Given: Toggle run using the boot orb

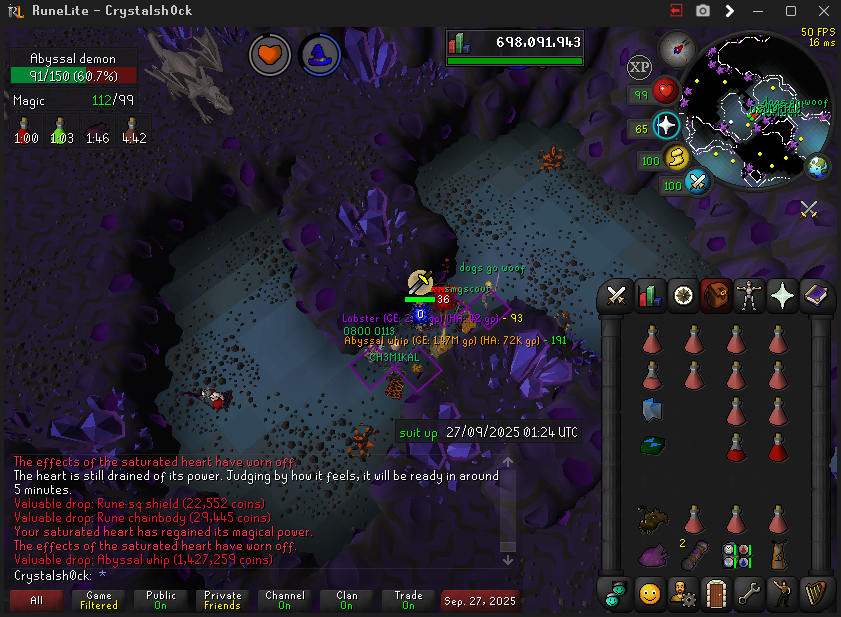Looking at the screenshot, I should coord(677,159).
